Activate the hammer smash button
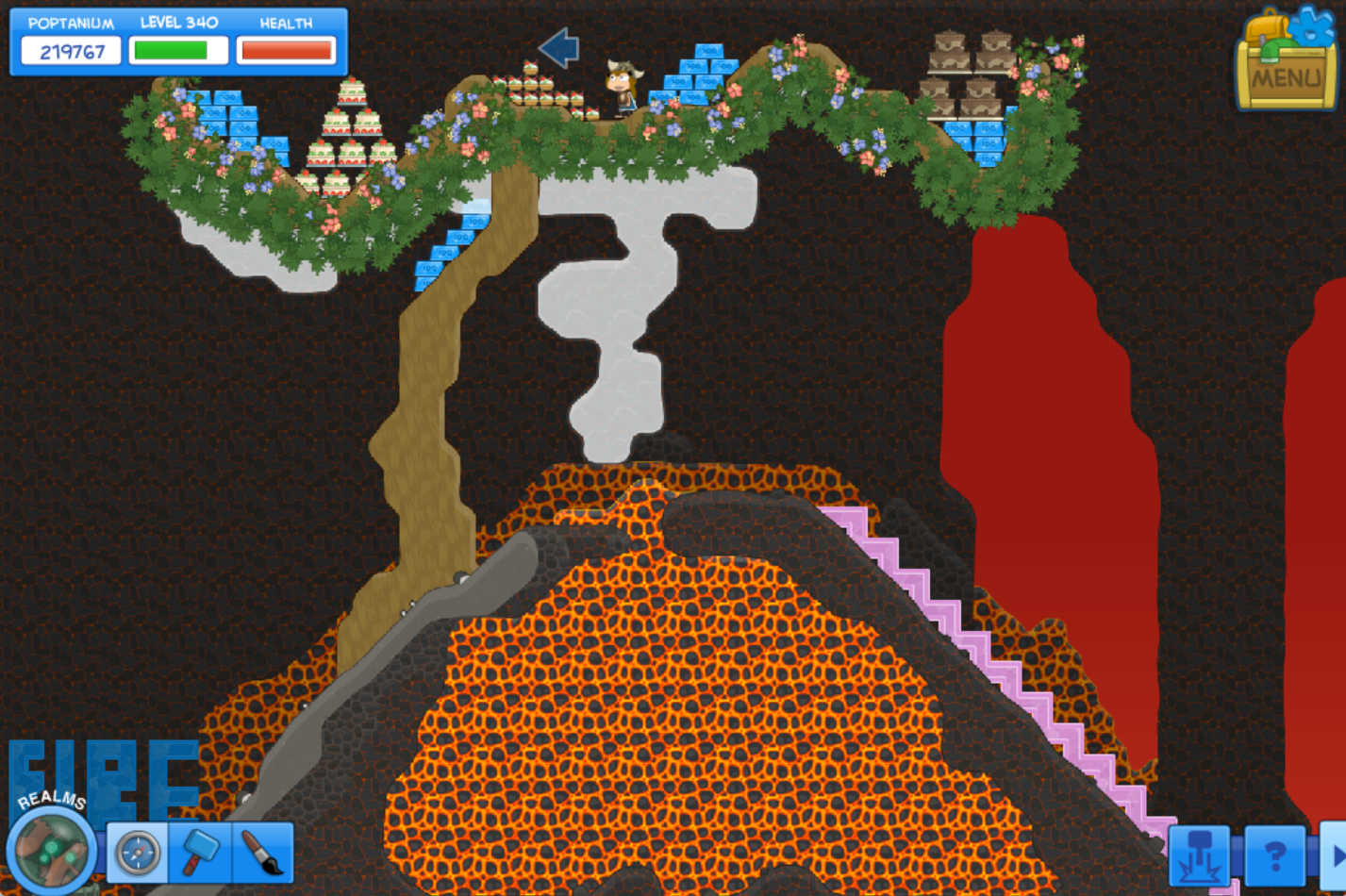Viewport: 1346px width, 896px height. [1200, 855]
